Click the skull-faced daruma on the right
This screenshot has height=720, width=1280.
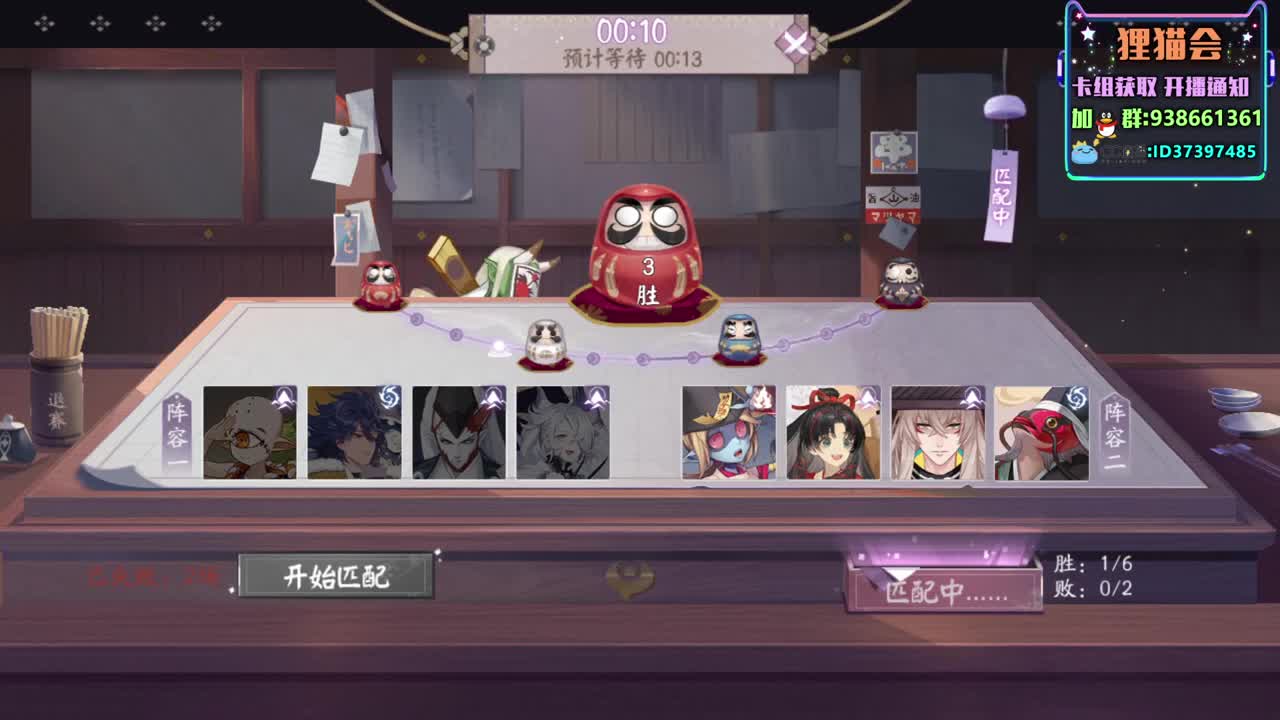click(899, 278)
